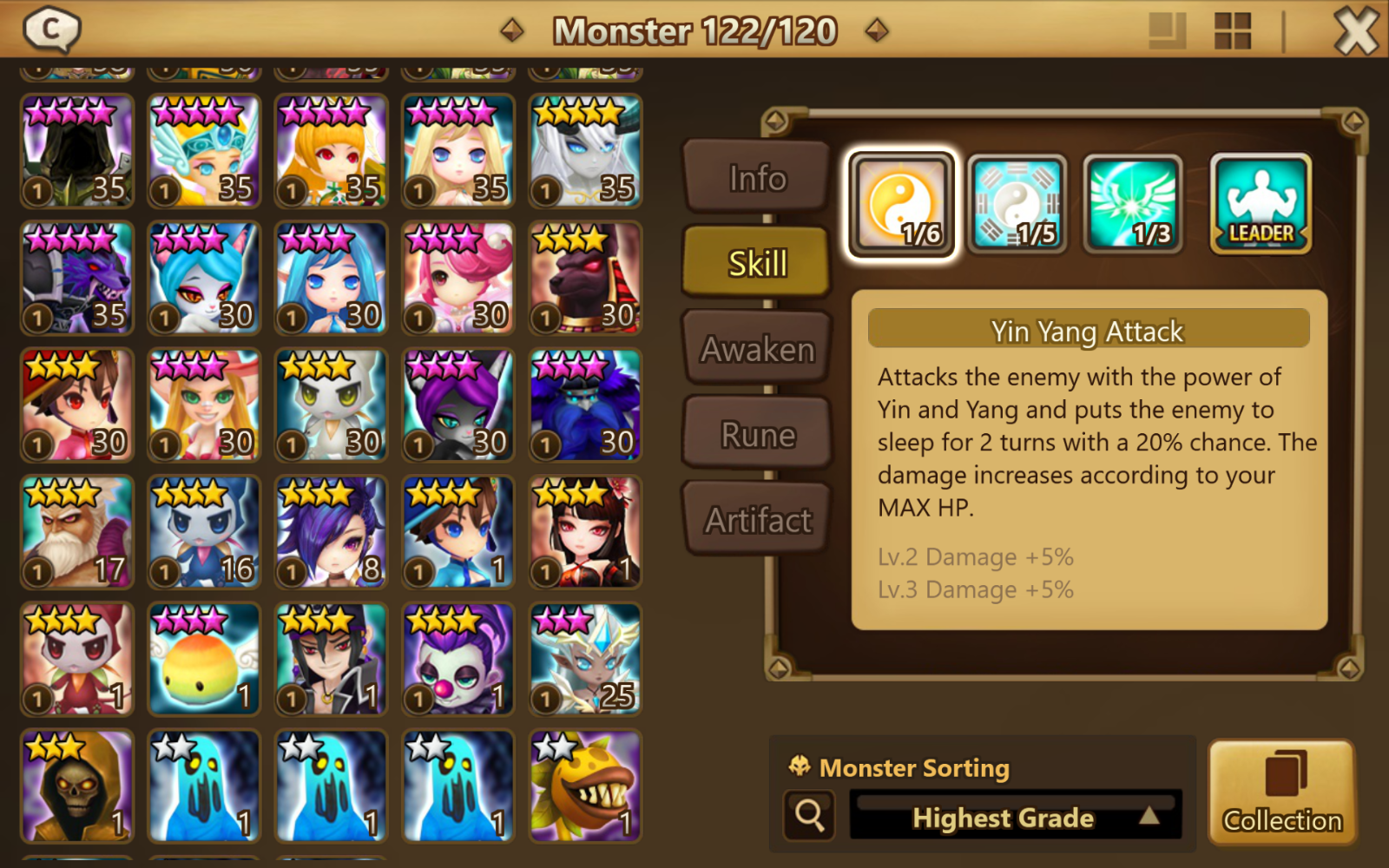Screen dimensions: 1389x868
Task: Expand the Highest Grade sorting dropdown
Action: coord(1016,817)
